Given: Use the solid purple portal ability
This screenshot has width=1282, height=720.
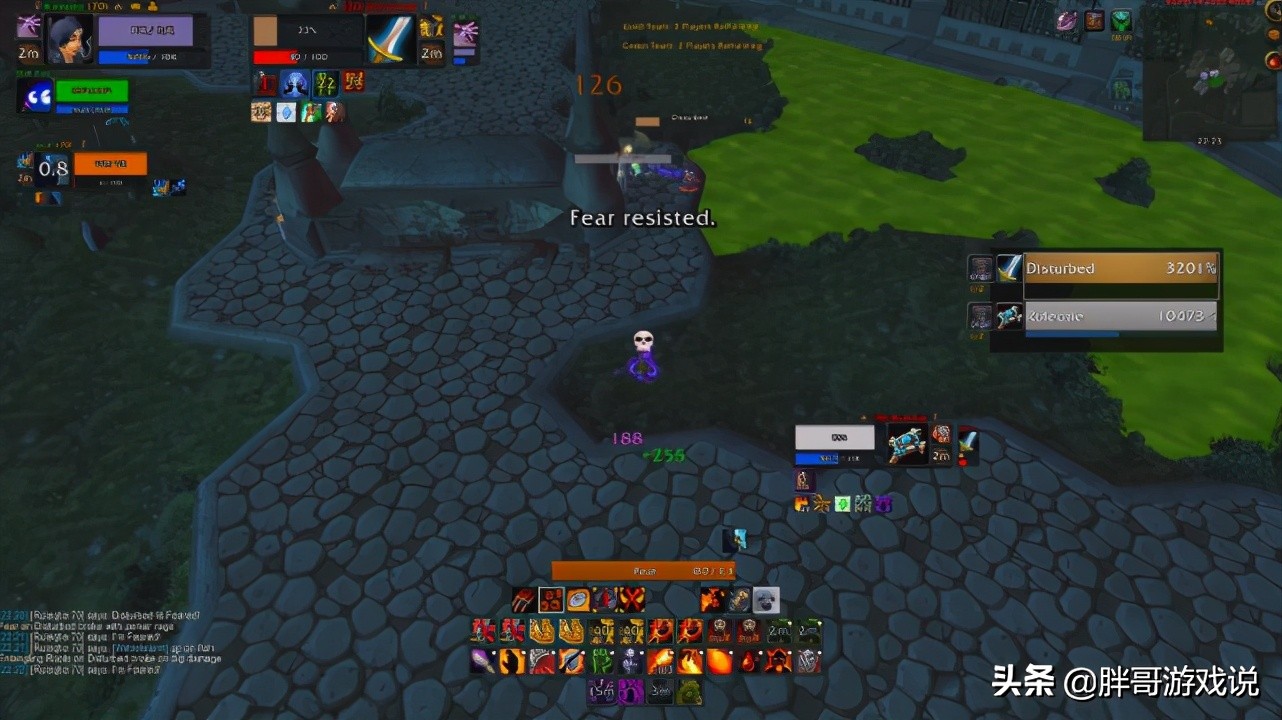Looking at the screenshot, I should click(x=631, y=691).
